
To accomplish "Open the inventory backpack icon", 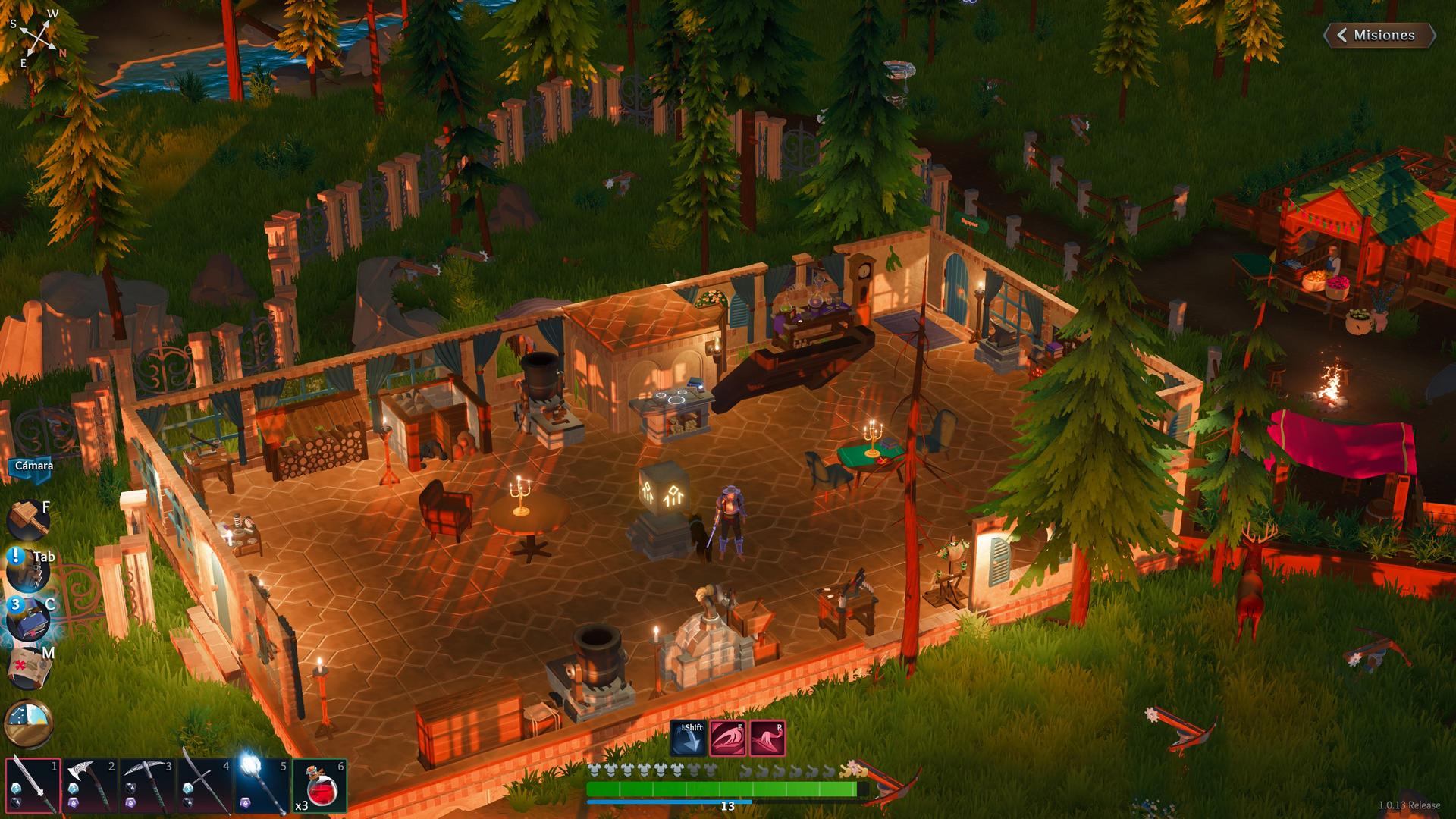I will pos(29,573).
